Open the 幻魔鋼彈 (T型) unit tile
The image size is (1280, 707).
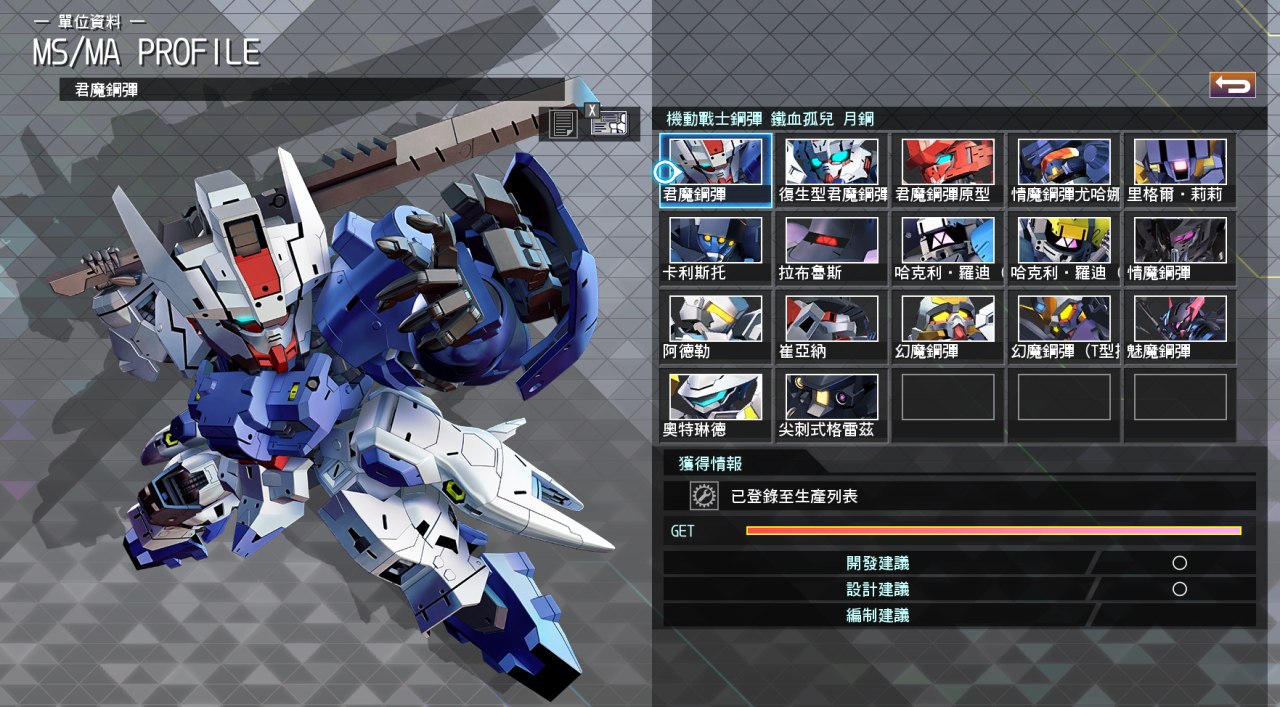tap(1064, 327)
